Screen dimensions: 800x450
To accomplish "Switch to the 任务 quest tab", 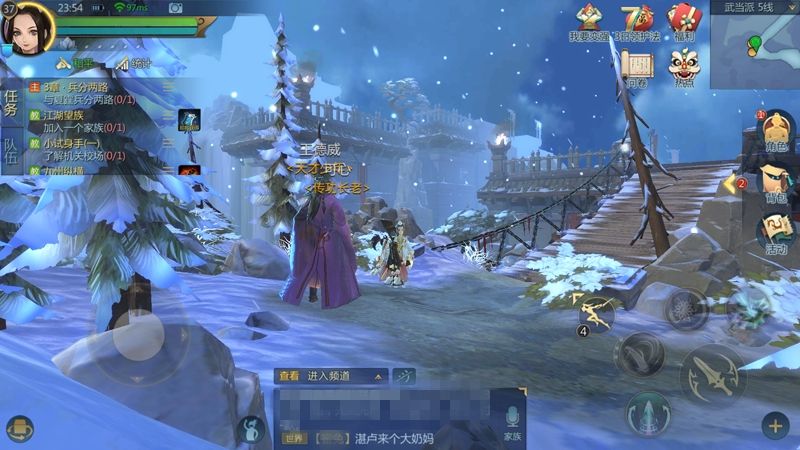I will click(x=11, y=102).
